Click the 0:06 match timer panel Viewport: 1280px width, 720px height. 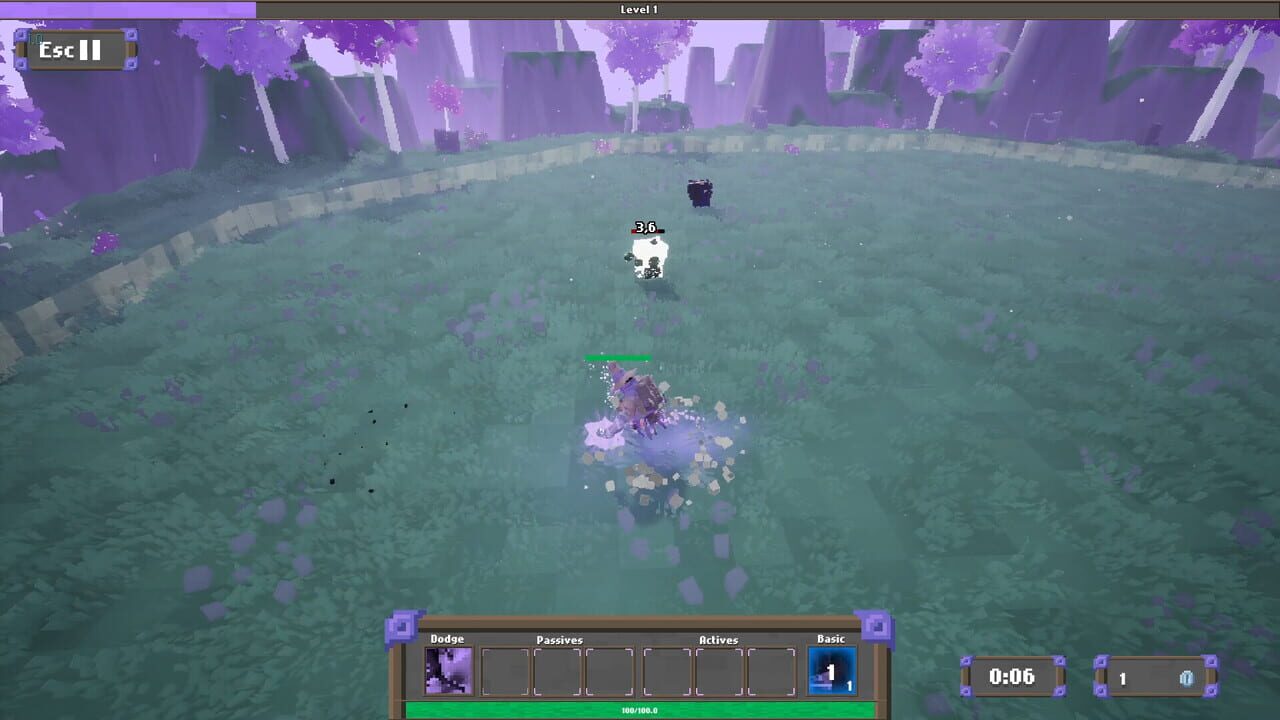tap(1014, 677)
